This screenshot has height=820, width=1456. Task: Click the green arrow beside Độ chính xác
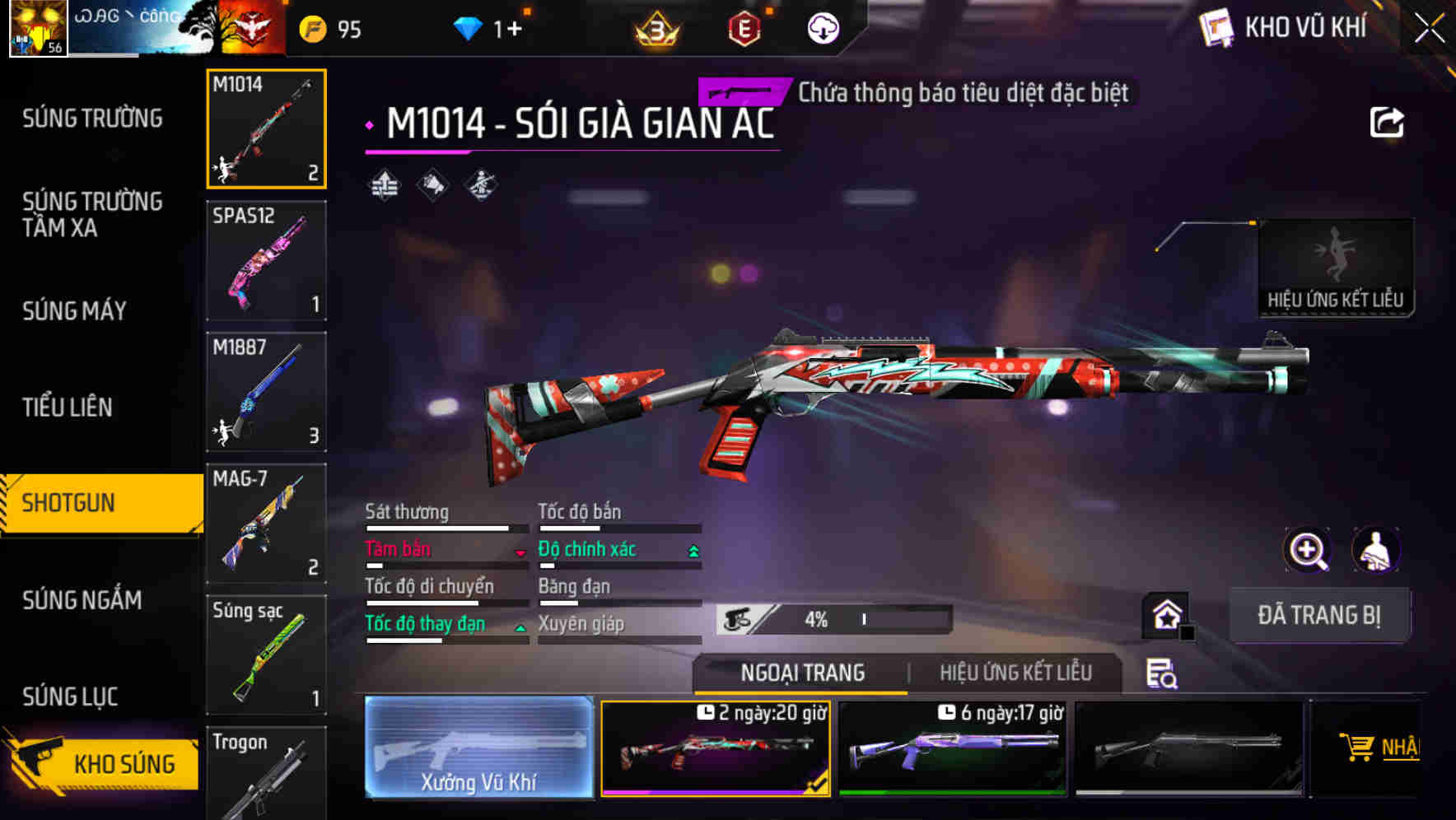point(694,549)
